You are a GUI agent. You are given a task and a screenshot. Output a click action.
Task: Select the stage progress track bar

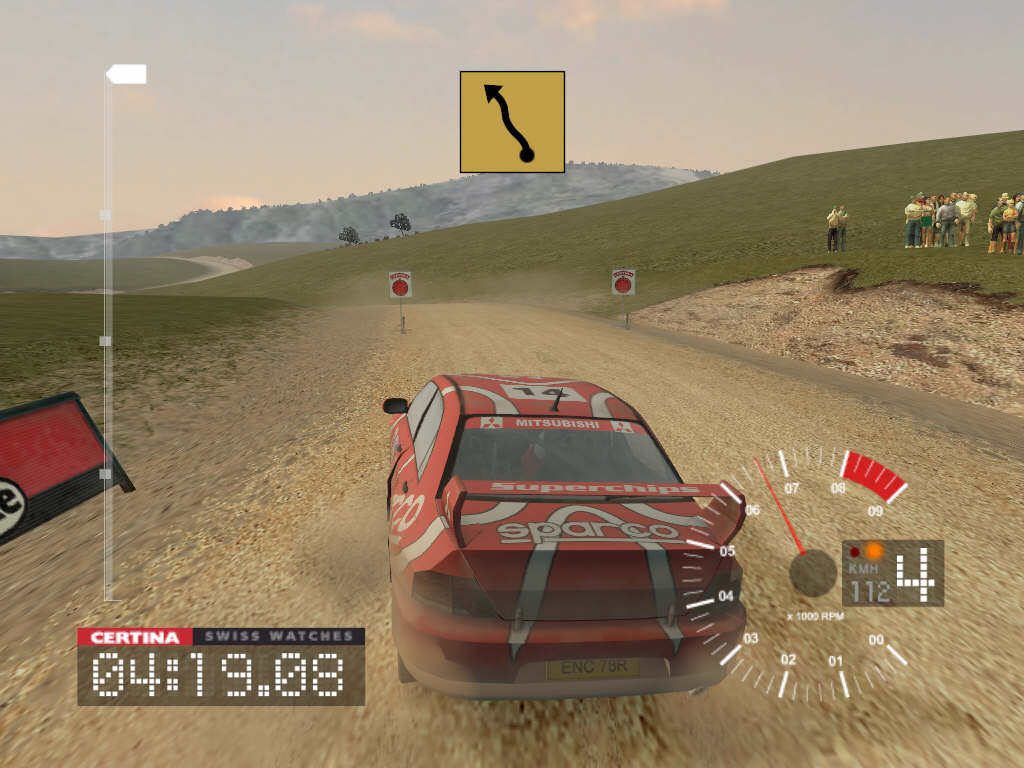click(108, 340)
